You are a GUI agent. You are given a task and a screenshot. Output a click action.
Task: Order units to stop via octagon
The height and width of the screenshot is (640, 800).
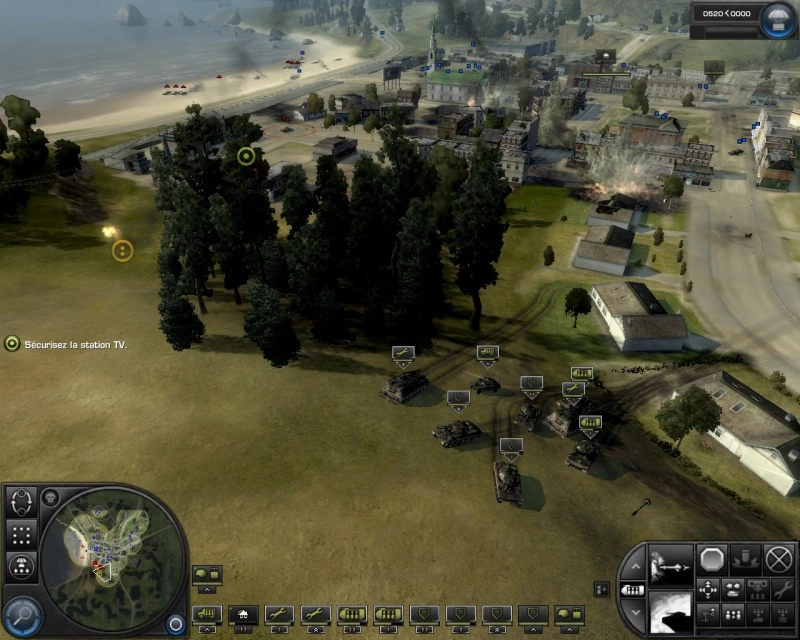712,559
